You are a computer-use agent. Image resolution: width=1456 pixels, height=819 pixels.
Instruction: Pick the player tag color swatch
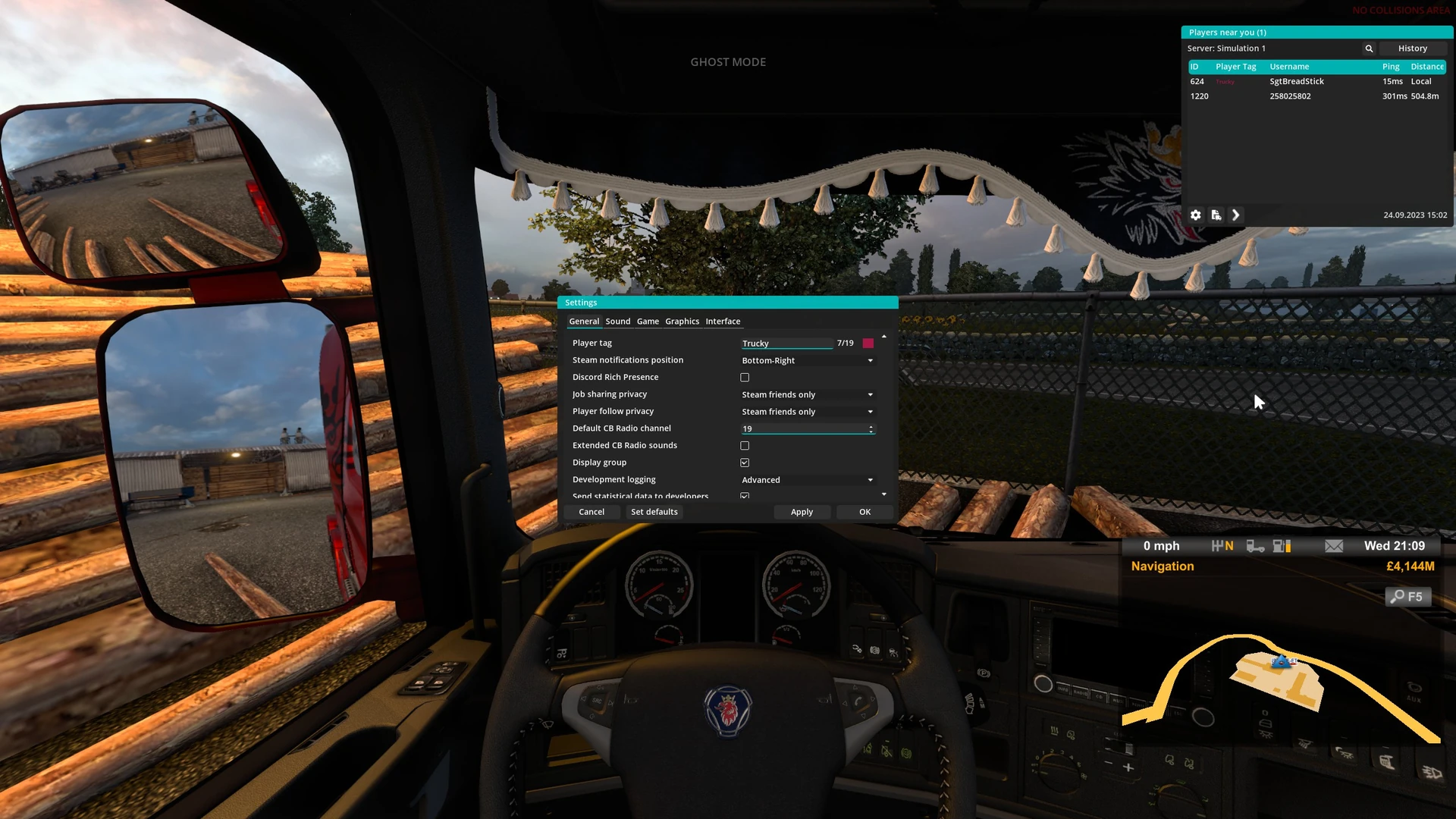[868, 344]
